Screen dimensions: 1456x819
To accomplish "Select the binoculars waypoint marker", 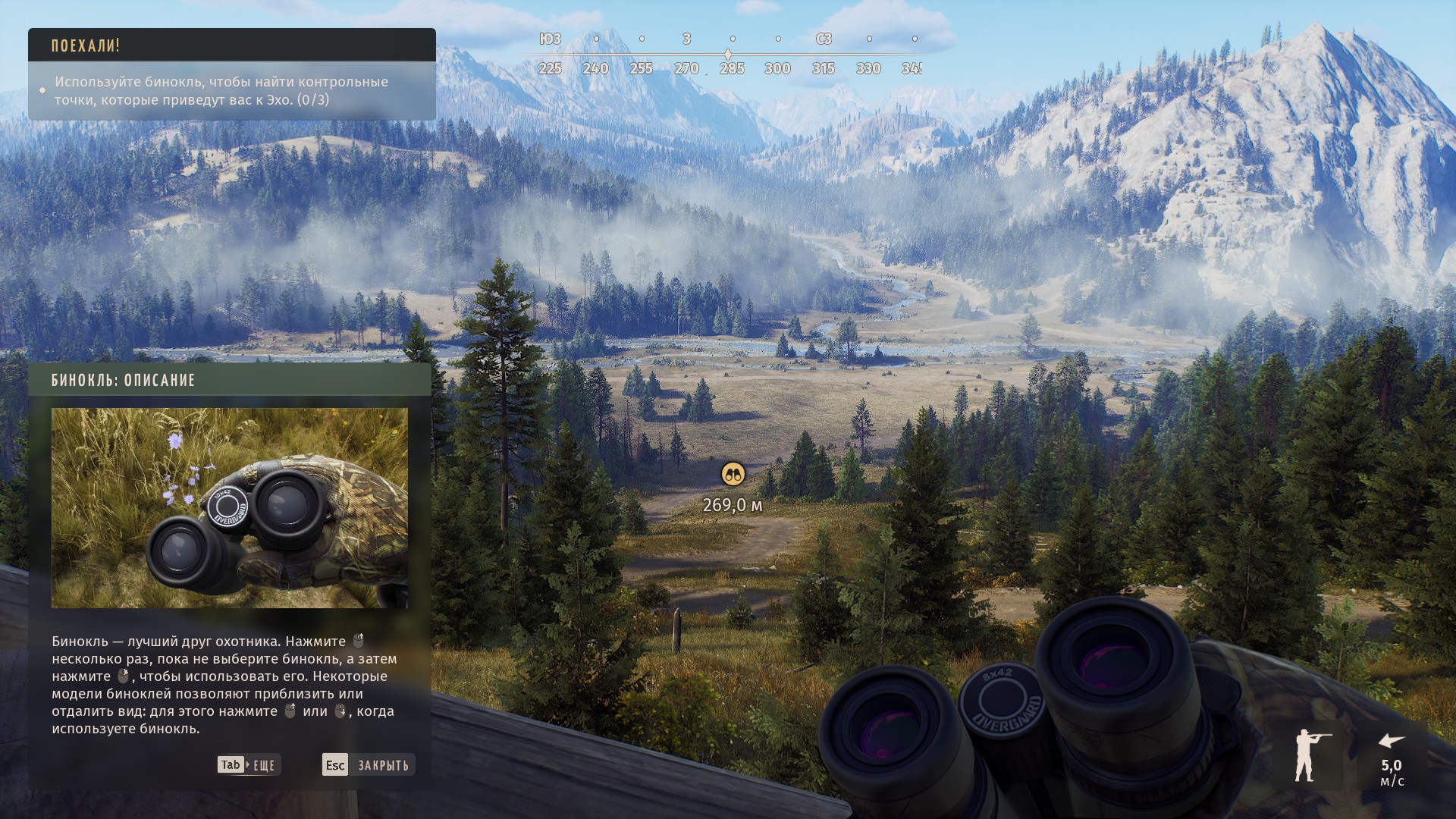I will (733, 475).
